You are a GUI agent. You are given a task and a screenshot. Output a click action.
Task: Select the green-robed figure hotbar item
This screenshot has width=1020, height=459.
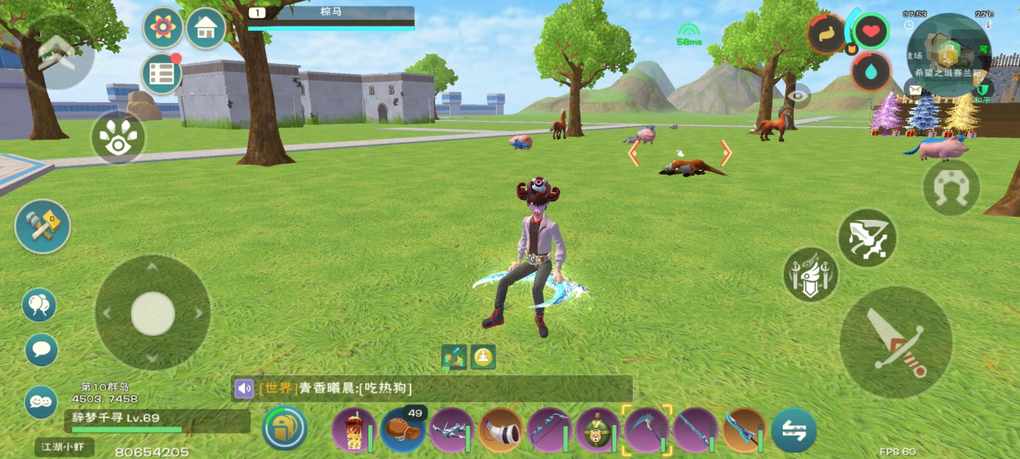click(x=597, y=430)
